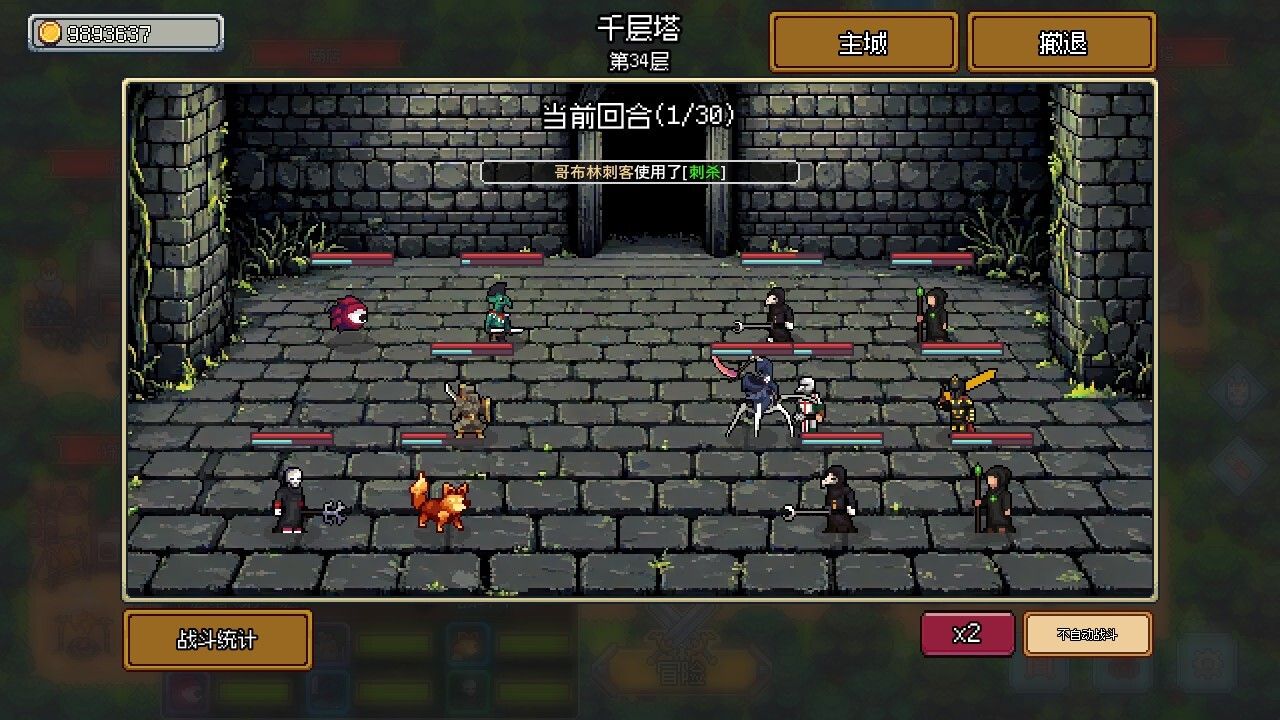Screen dimensions: 1280x720
Task: Click the goblin assassin skill message banner
Action: coord(639,171)
